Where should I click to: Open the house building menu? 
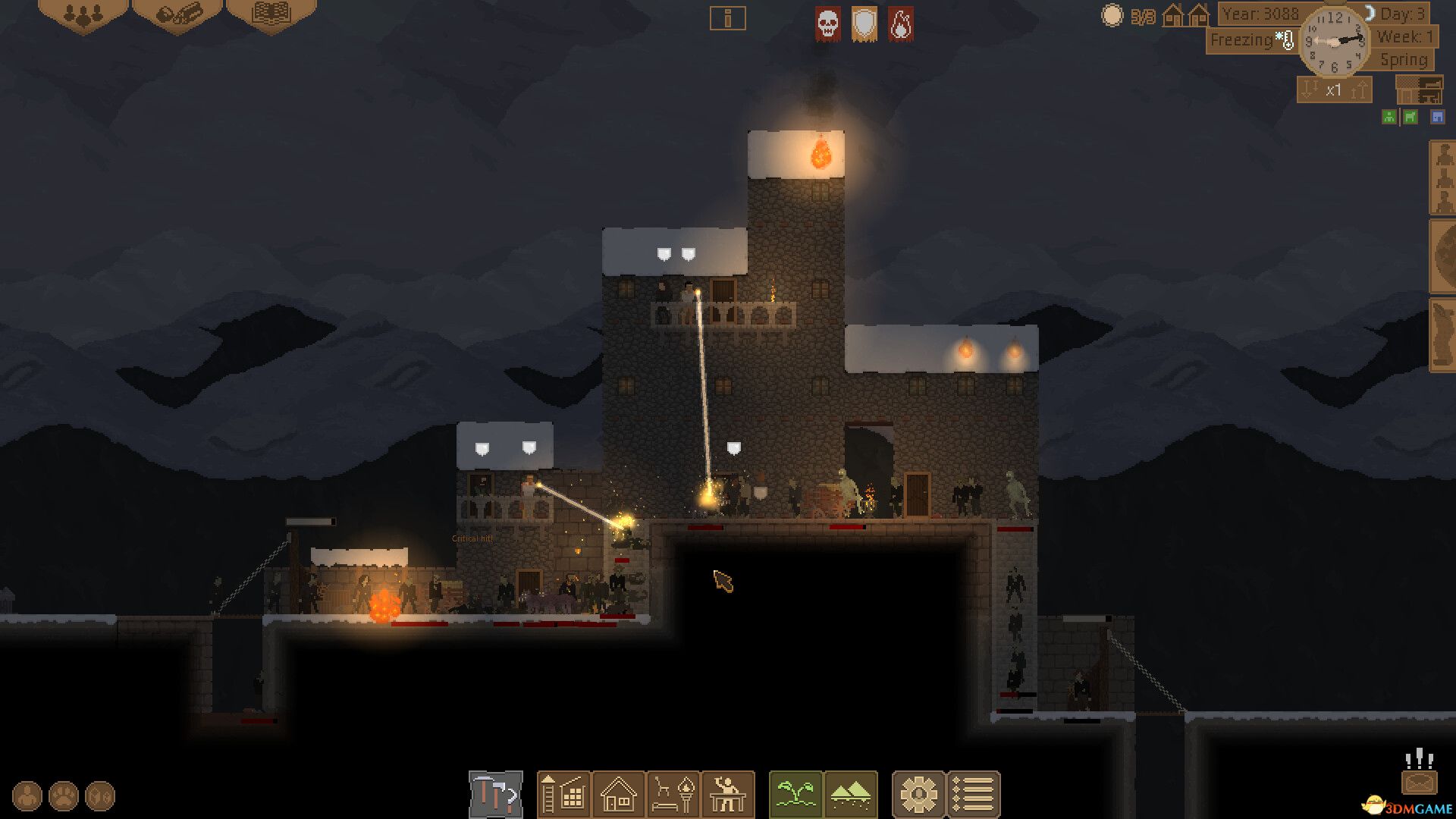point(618,795)
